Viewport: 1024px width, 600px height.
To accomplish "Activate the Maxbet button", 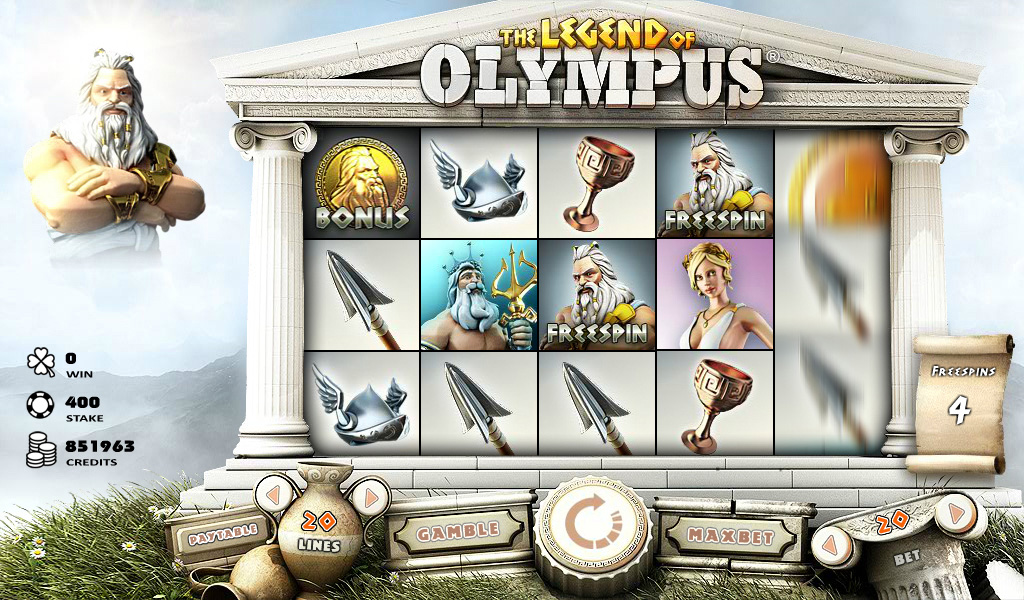I will pyautogui.click(x=734, y=534).
